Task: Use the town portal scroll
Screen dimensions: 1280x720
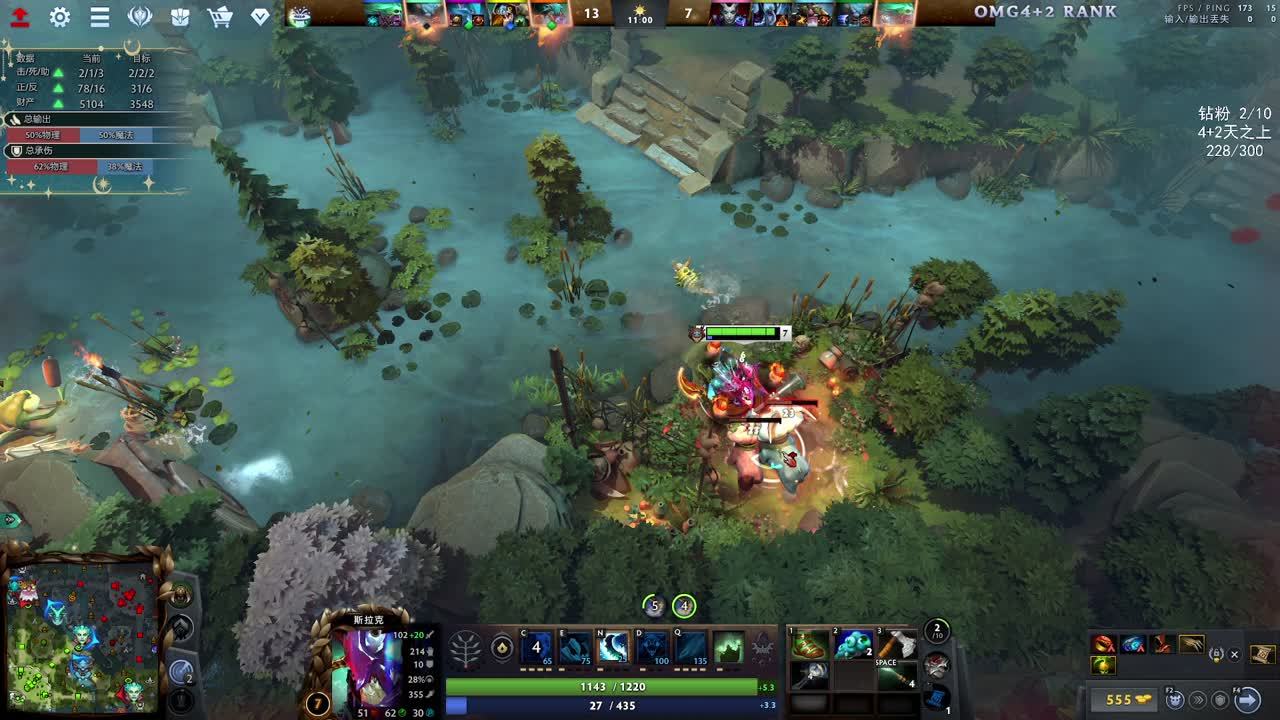Action: pos(936,696)
